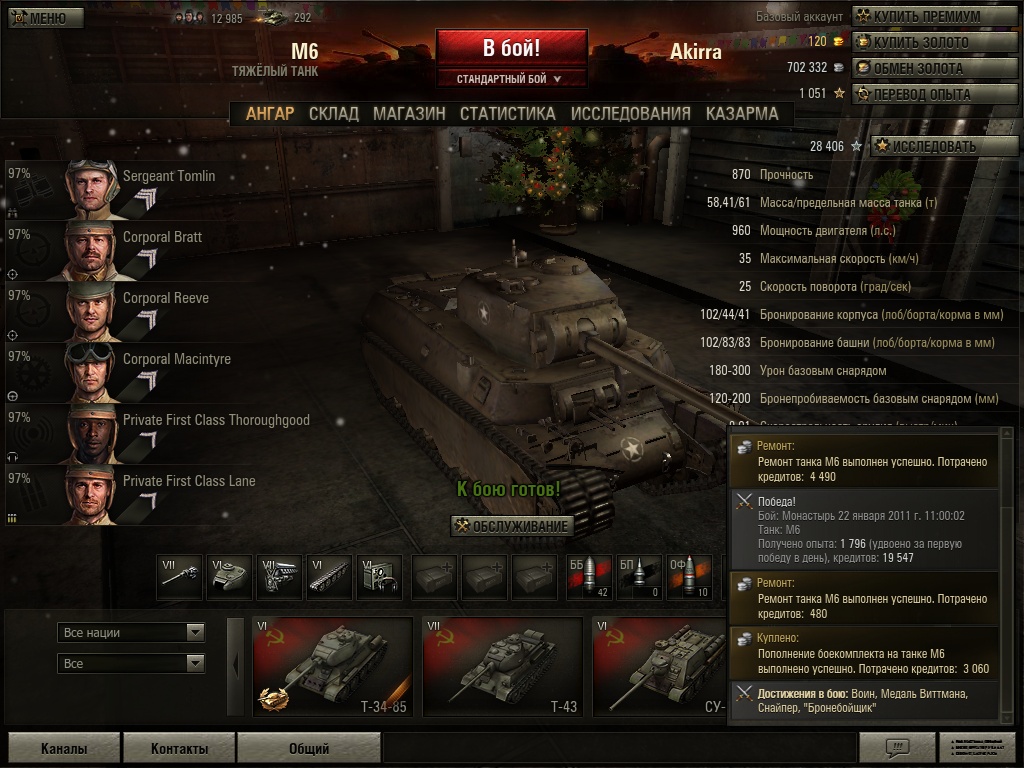Start battle with В бой! button
This screenshot has height=768, width=1024.
511,48
